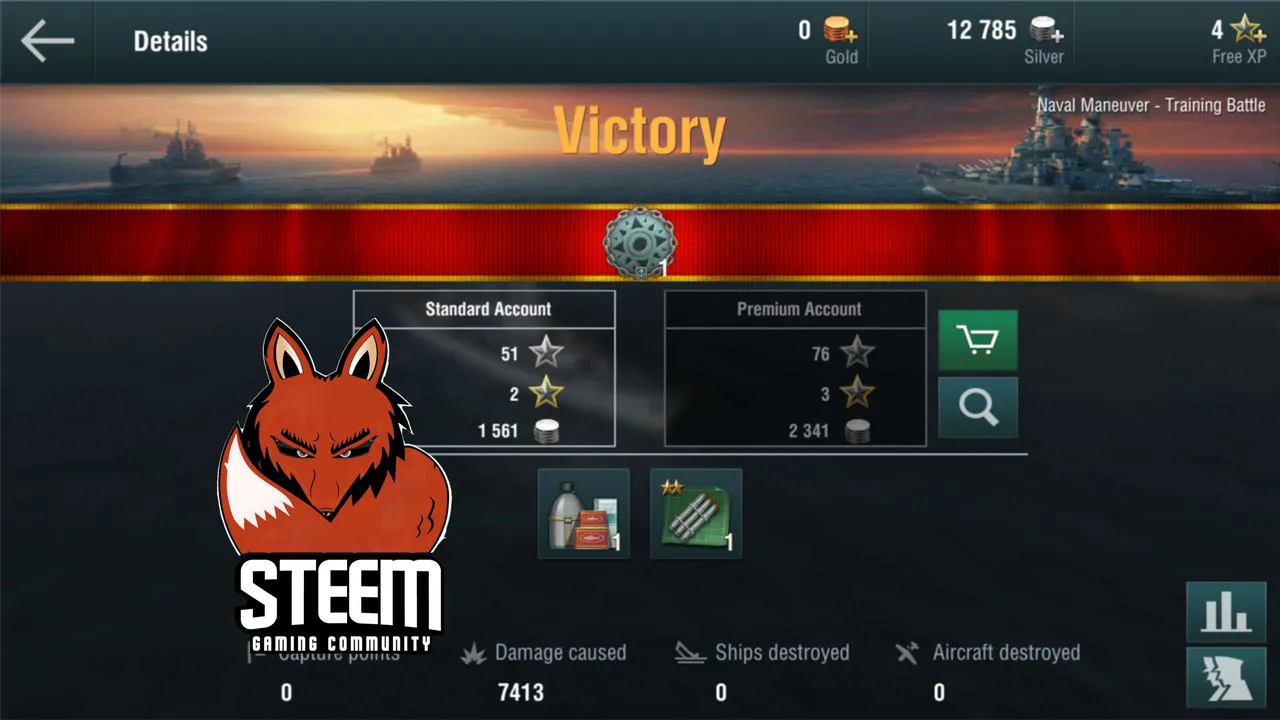Select the Standard Account rewards panel

click(484, 368)
